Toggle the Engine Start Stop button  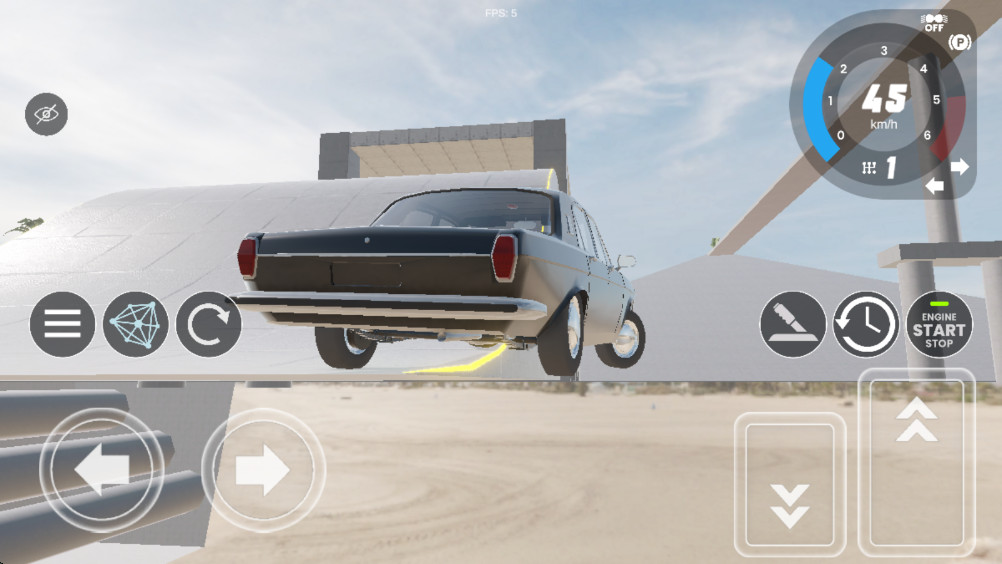tap(939, 324)
